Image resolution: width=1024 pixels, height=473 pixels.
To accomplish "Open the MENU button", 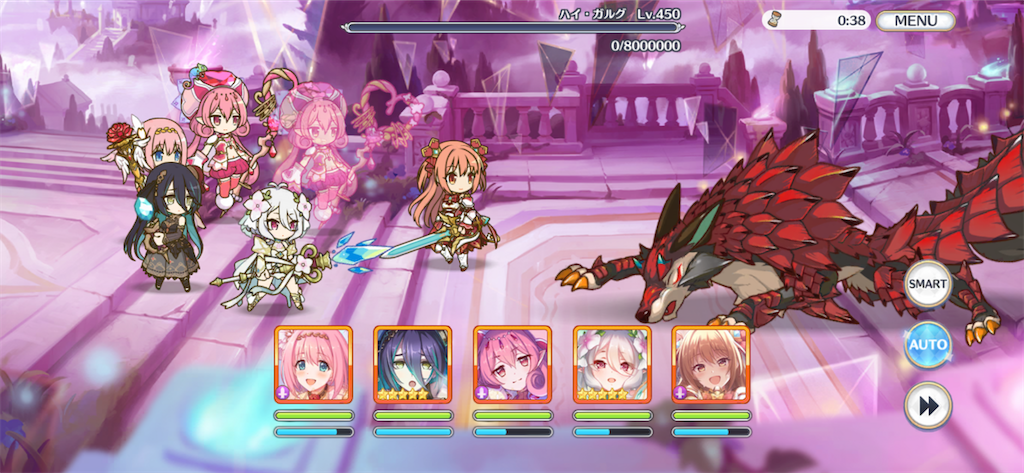I will coord(915,20).
